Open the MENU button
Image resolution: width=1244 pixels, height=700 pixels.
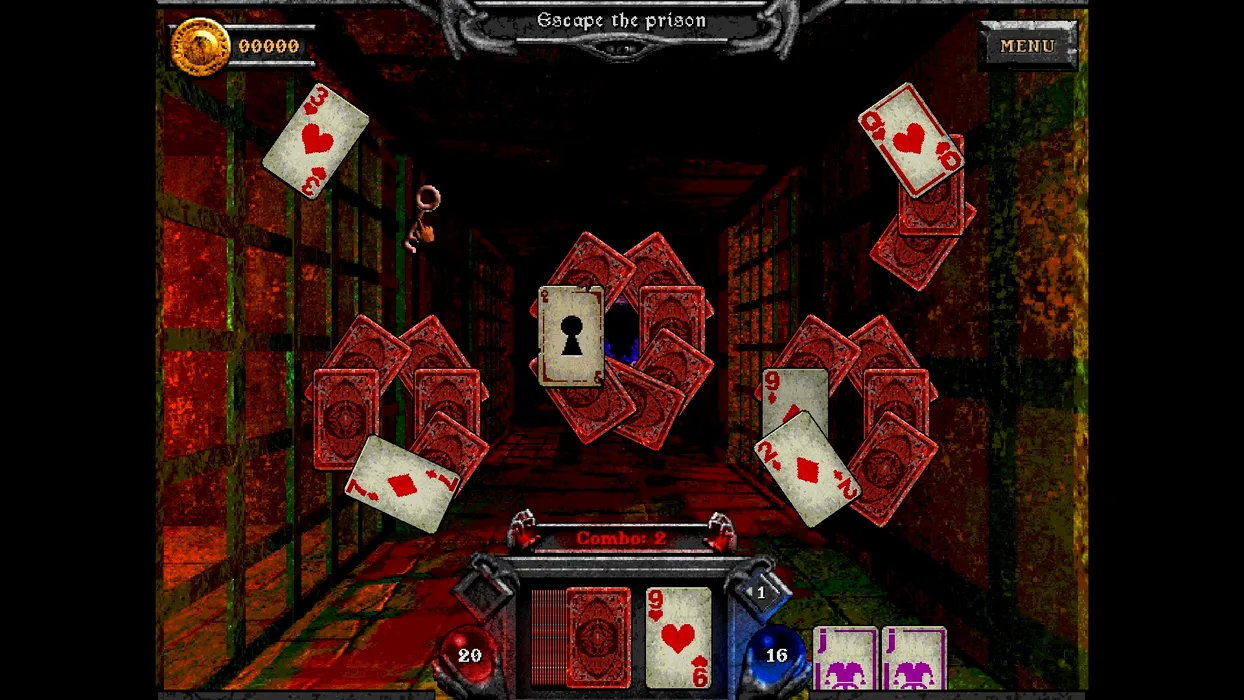click(1028, 46)
